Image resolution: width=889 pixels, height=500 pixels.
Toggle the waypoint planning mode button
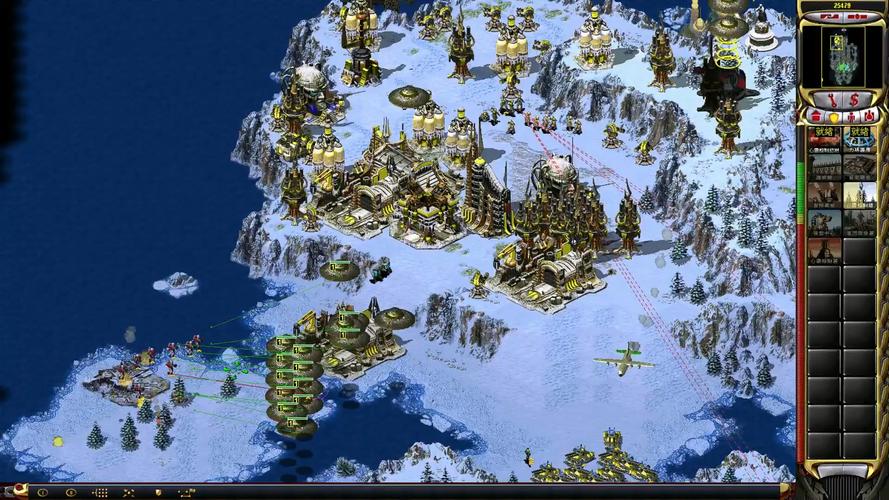click(x=184, y=492)
